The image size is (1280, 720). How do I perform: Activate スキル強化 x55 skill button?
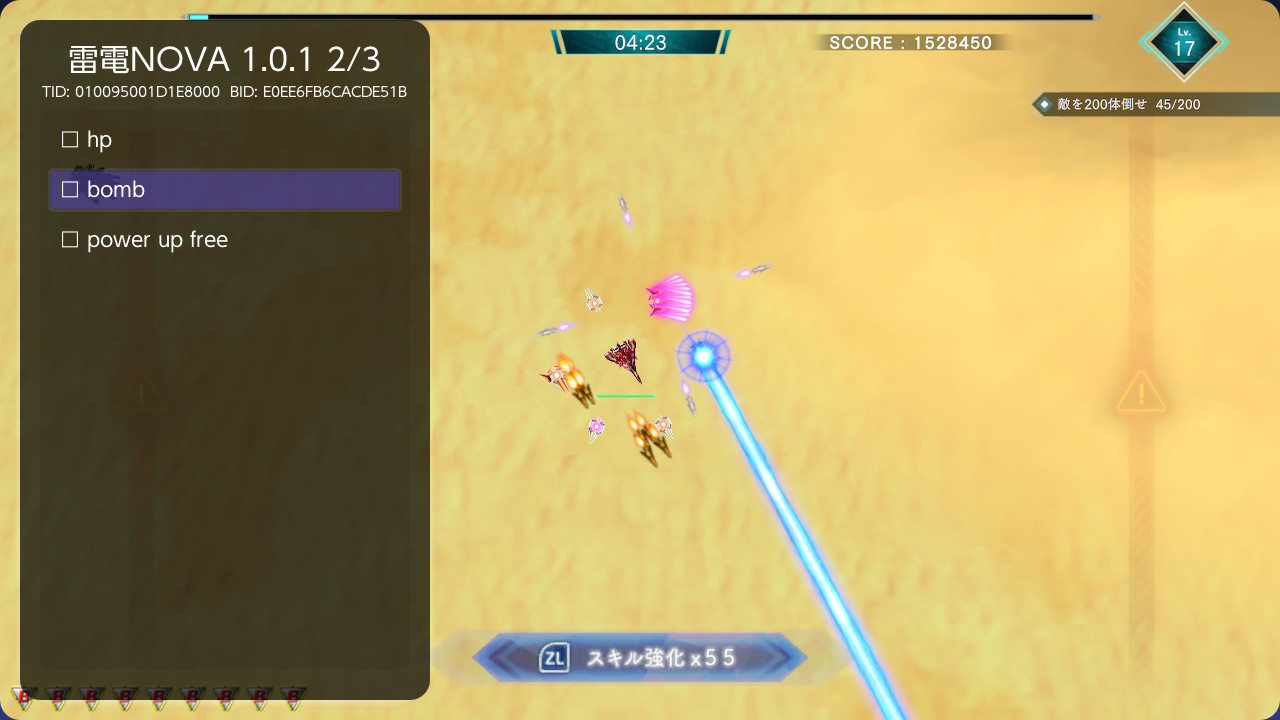[640, 657]
